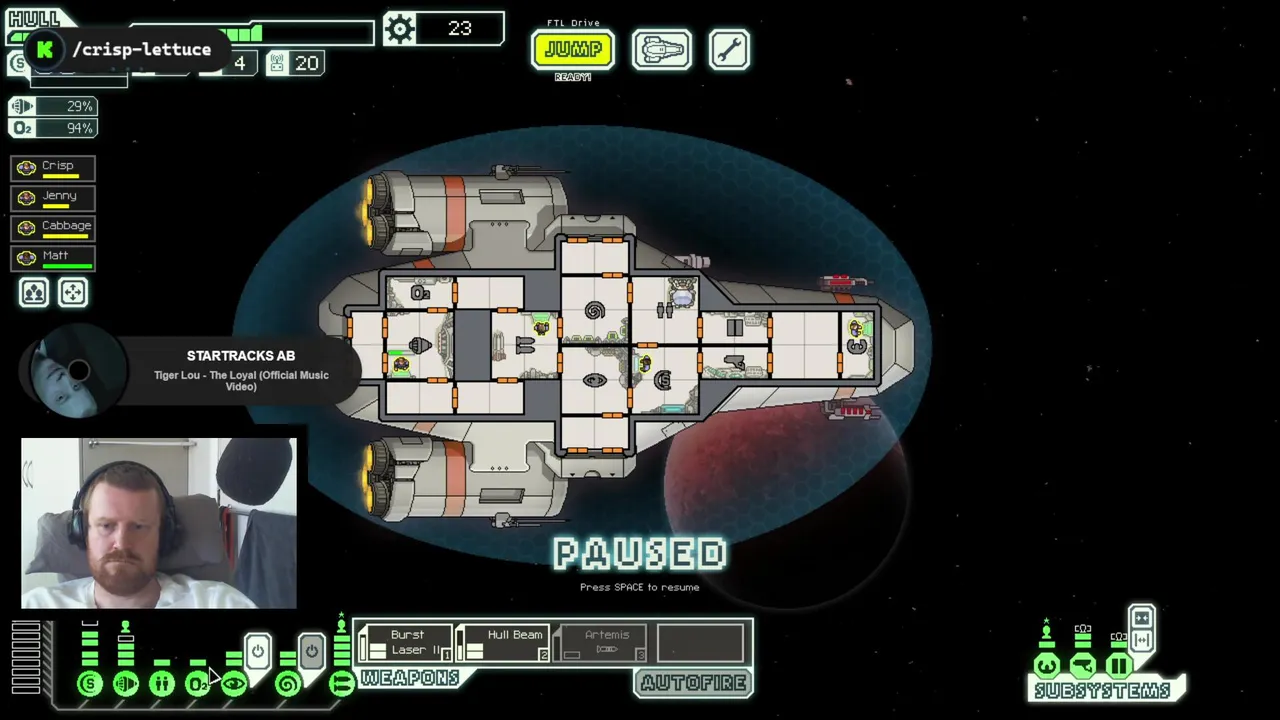
Task: Power up the Artemis missile slot
Action: point(601,643)
